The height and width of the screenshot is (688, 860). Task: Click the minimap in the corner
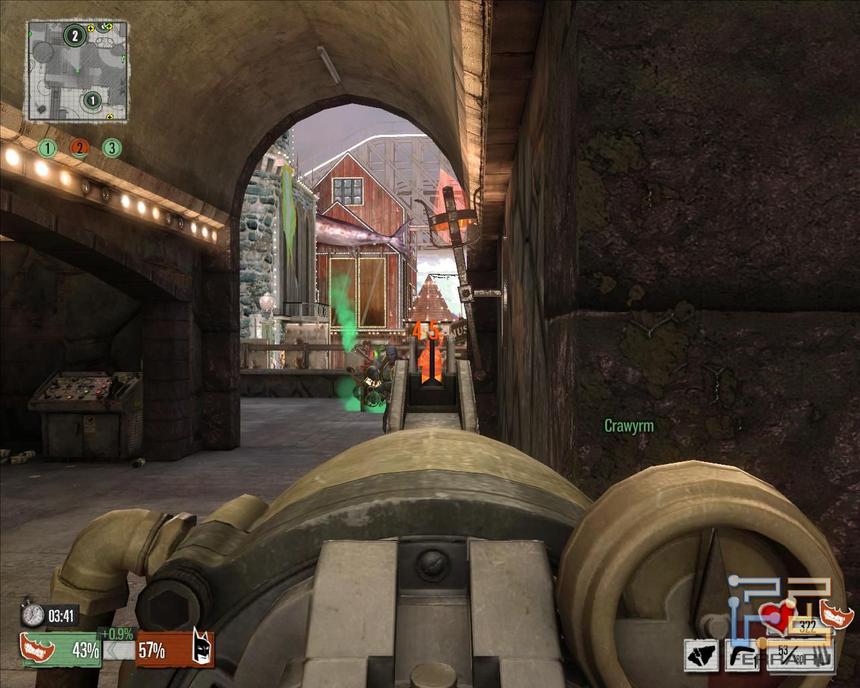click(x=76, y=70)
